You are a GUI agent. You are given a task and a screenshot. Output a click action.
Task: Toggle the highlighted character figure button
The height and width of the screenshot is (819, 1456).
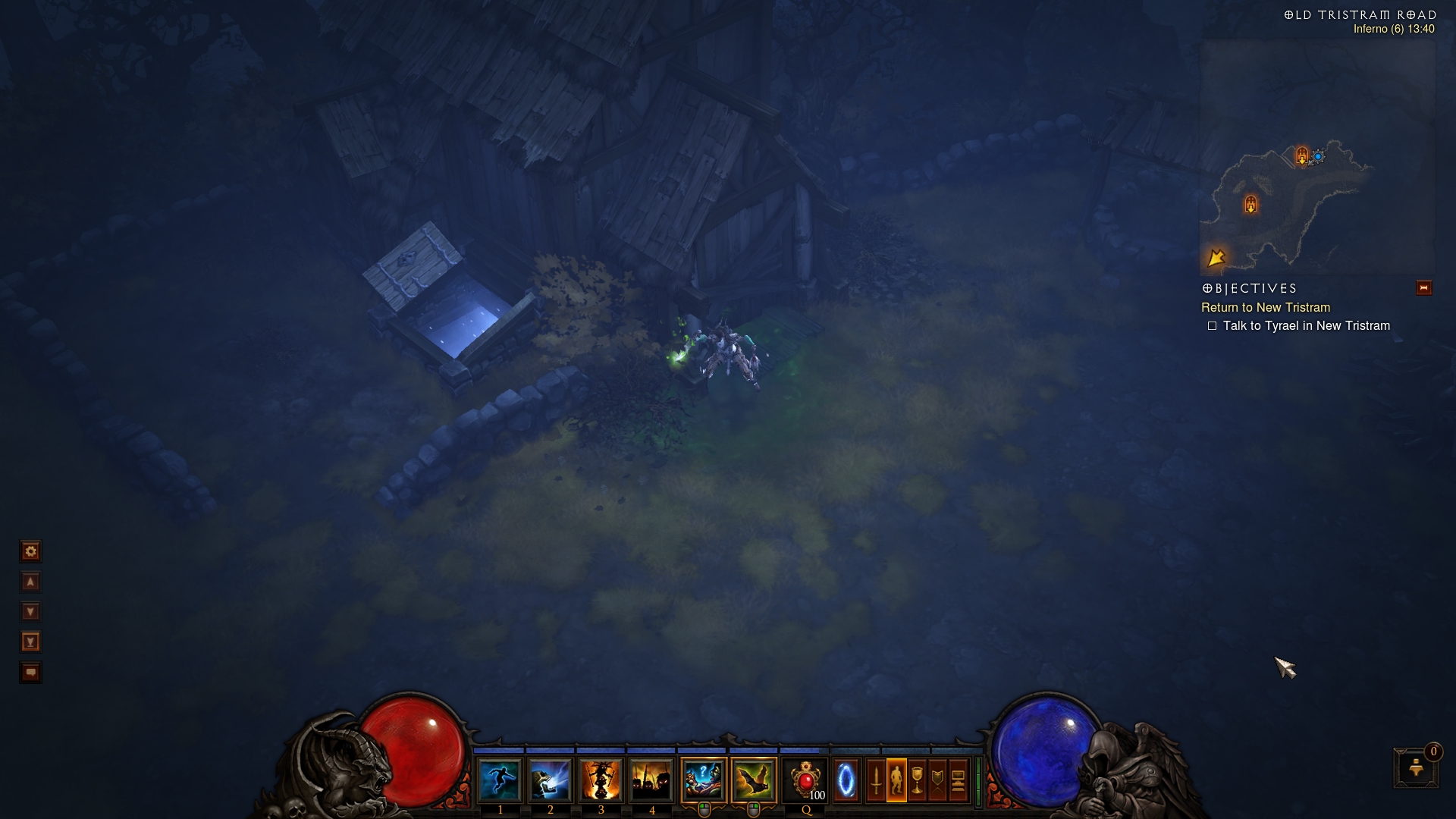pyautogui.click(x=896, y=780)
